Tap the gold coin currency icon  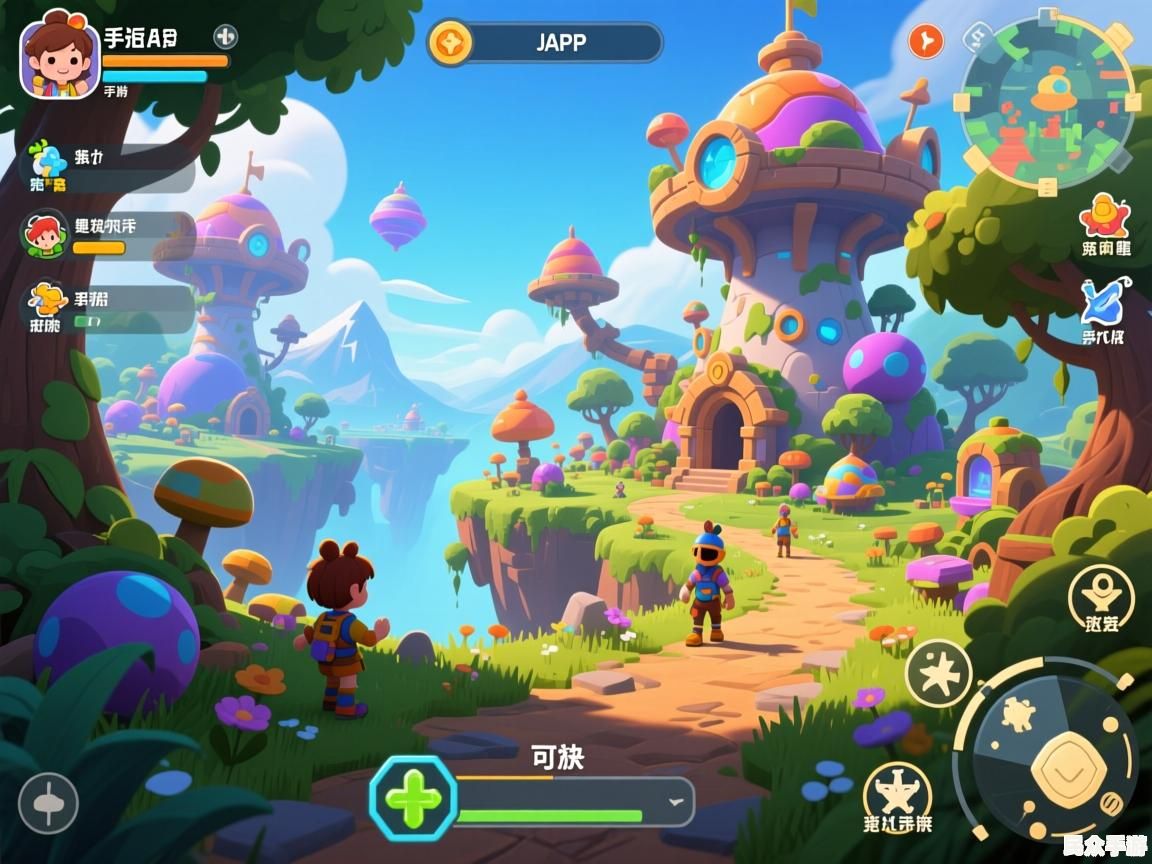tap(450, 43)
